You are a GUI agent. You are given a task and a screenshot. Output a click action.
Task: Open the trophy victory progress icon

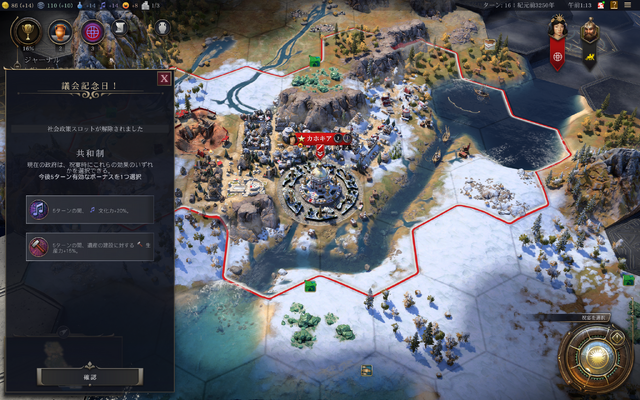pyautogui.click(x=25, y=32)
